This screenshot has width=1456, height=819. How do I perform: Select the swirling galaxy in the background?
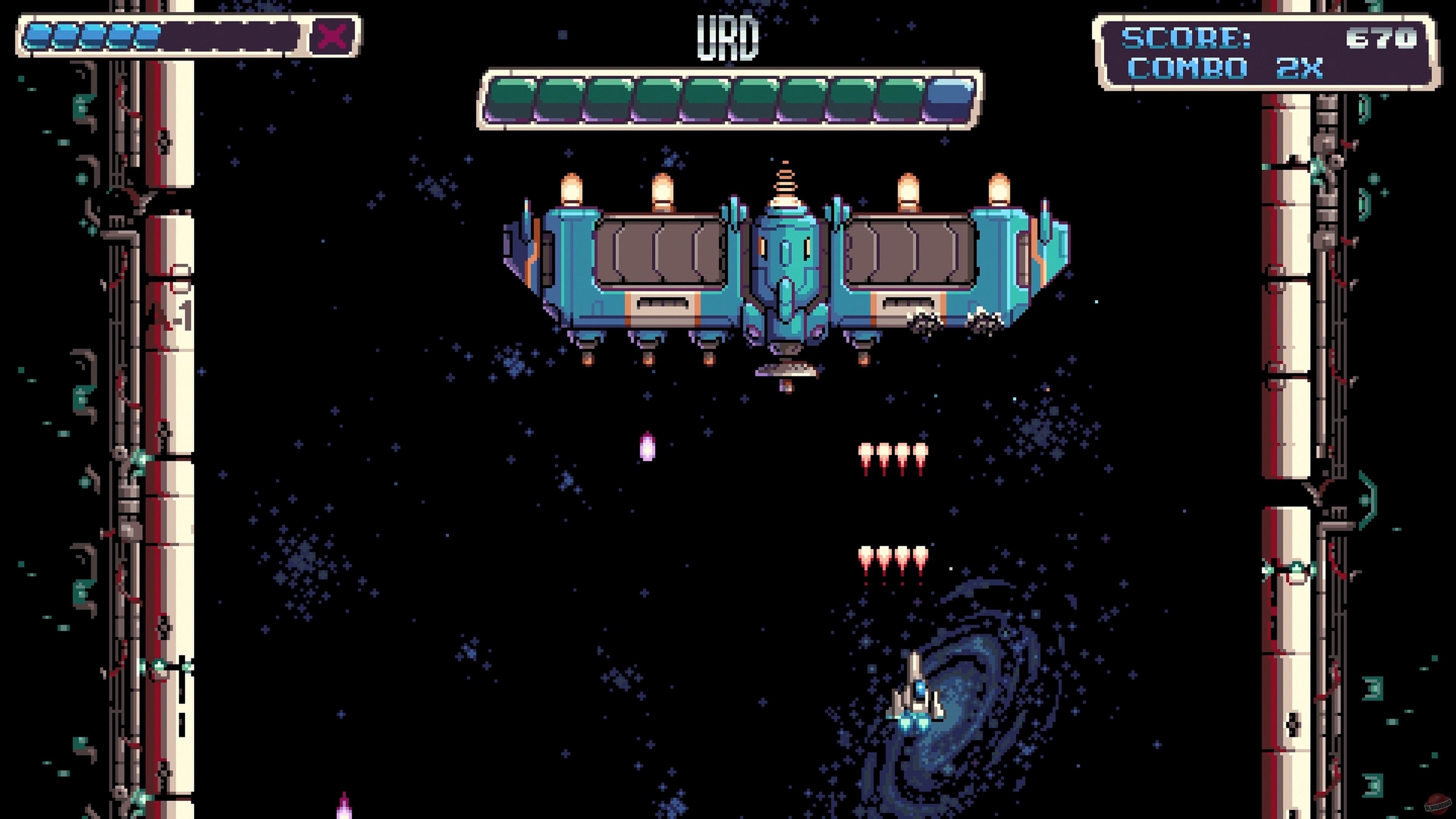click(x=995, y=706)
